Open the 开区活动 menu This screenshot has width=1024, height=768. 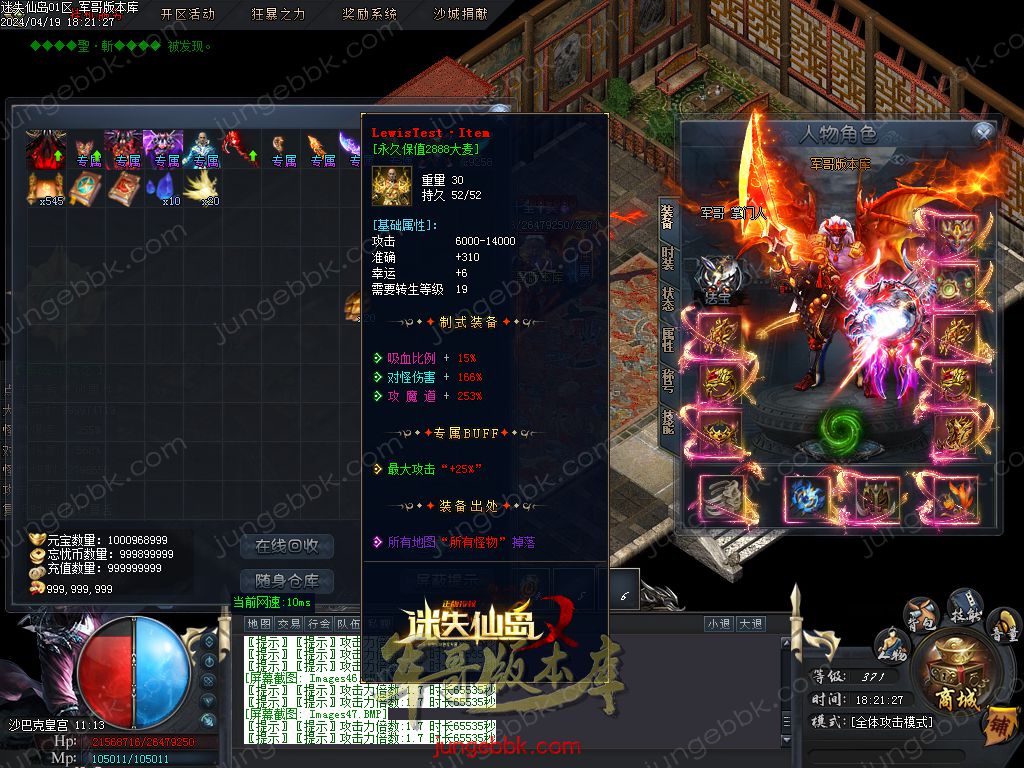click(x=188, y=14)
